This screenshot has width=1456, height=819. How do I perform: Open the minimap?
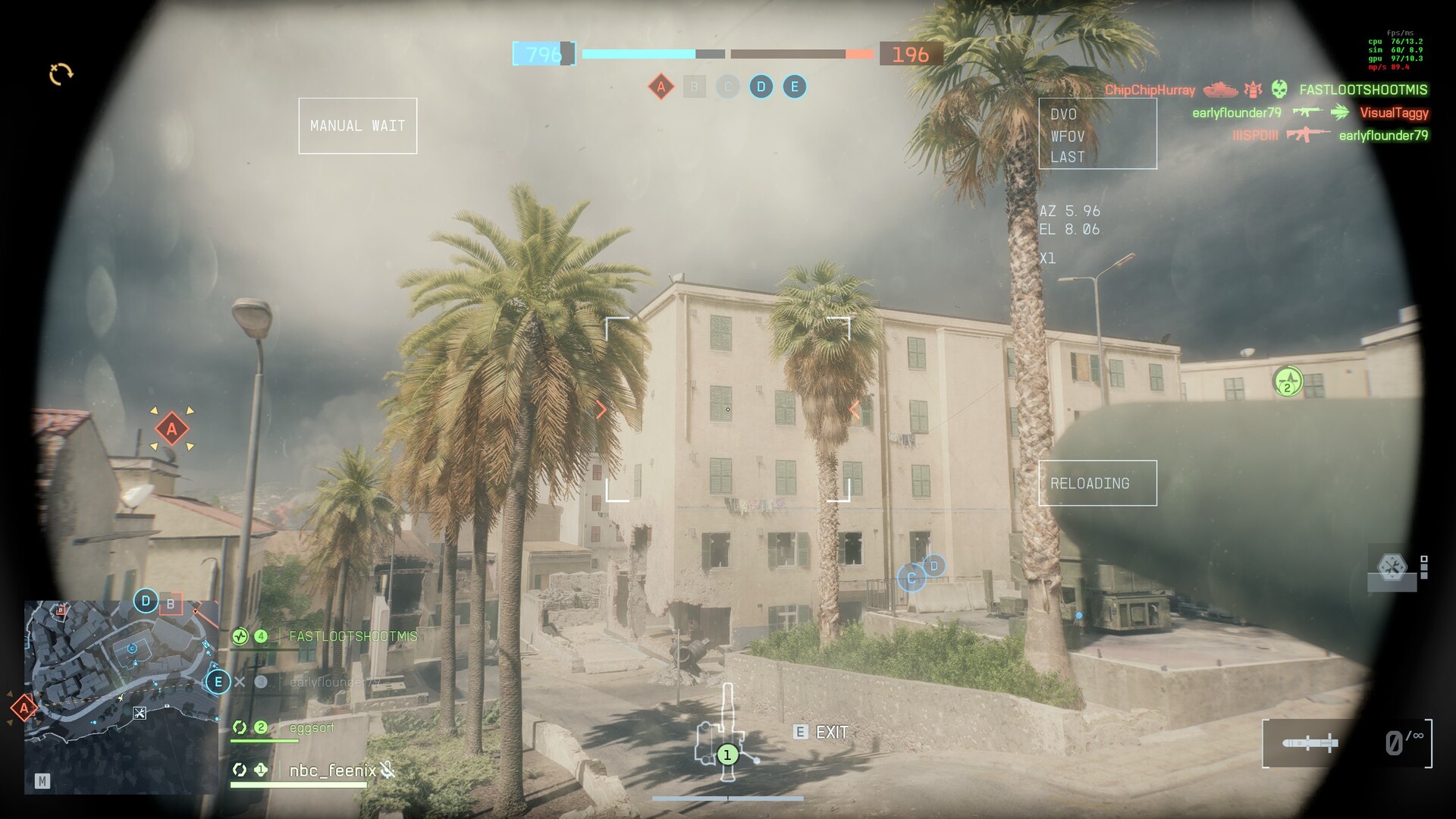[121, 696]
